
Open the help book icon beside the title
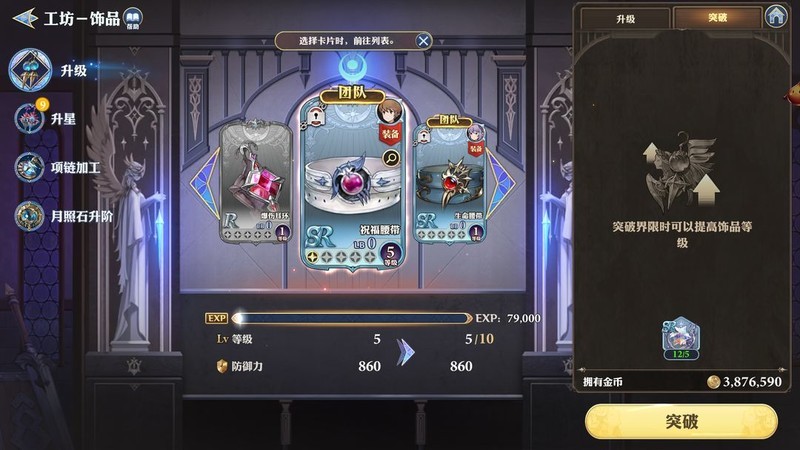tap(132, 19)
